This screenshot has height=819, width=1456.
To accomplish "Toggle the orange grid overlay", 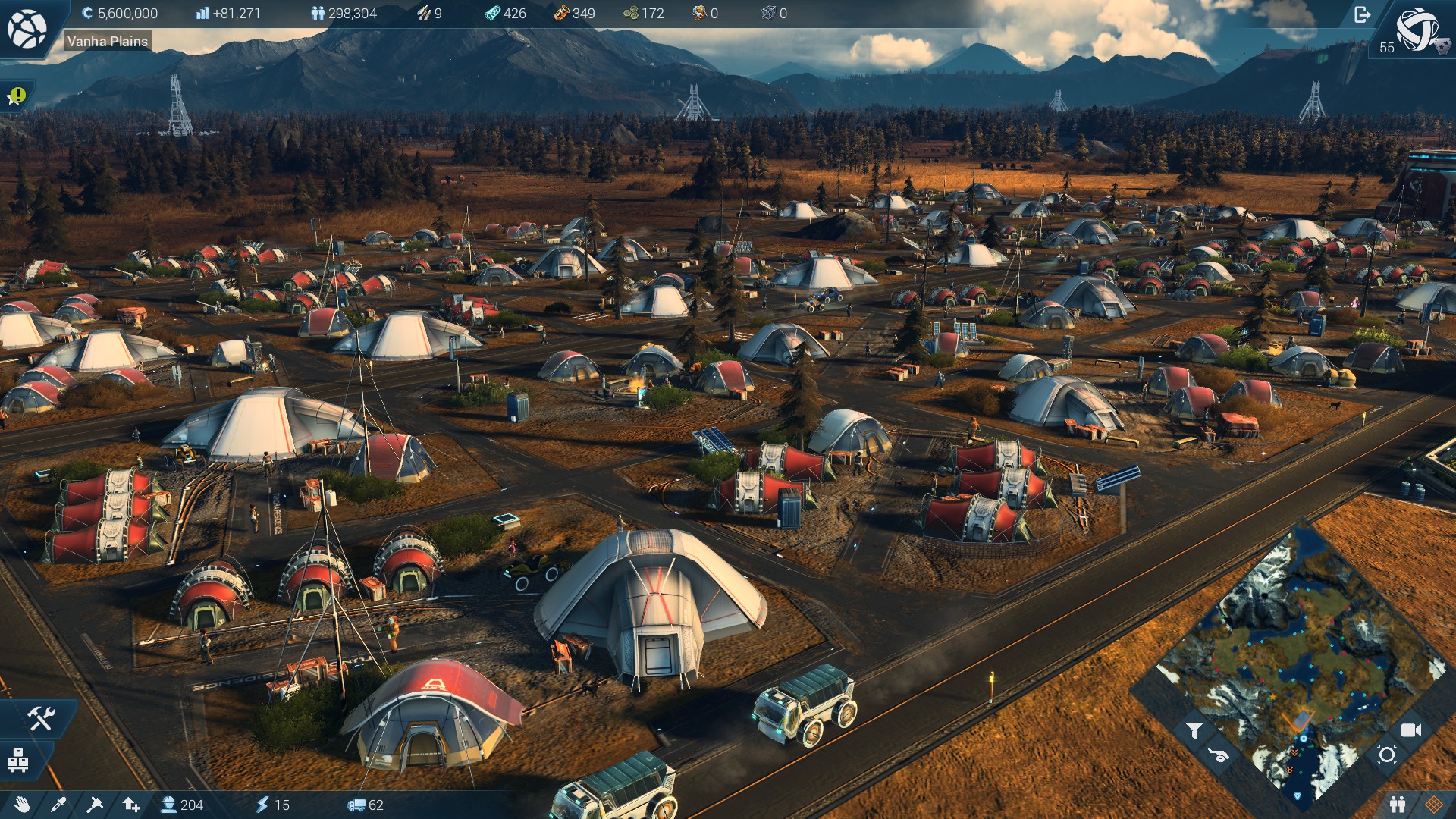I will [1433, 805].
